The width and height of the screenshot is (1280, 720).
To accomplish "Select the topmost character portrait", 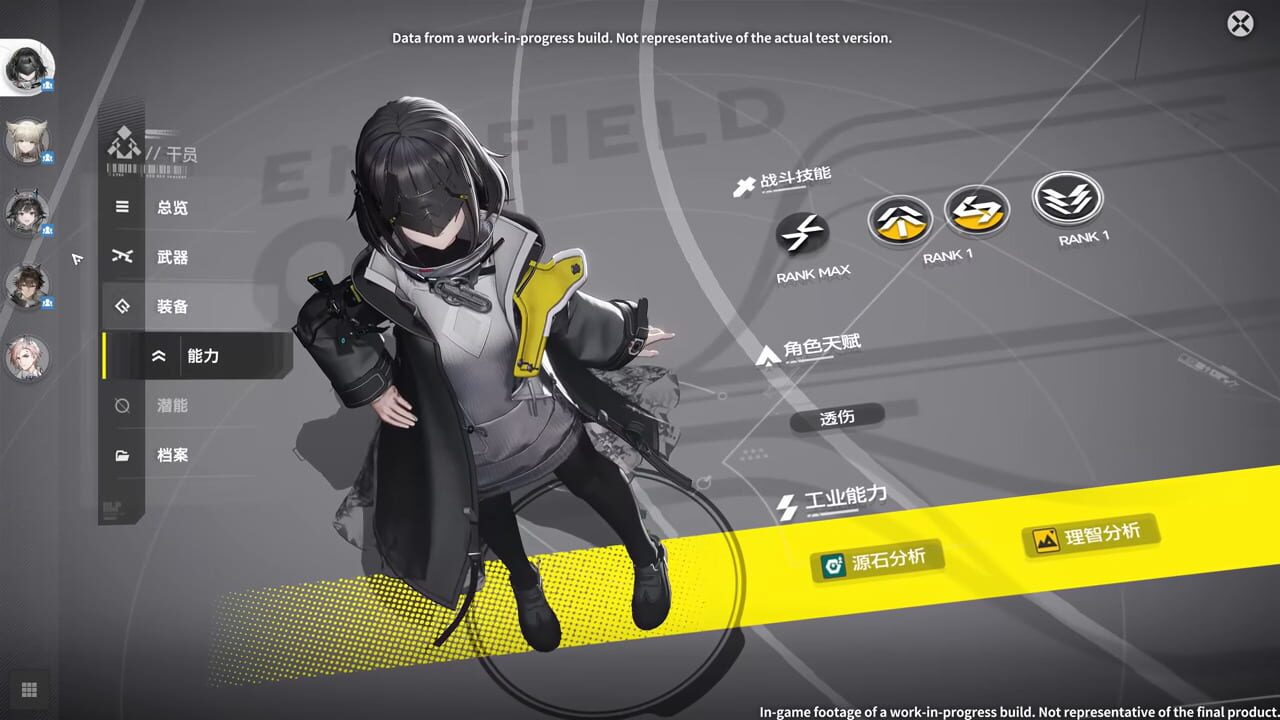I will tap(28, 67).
